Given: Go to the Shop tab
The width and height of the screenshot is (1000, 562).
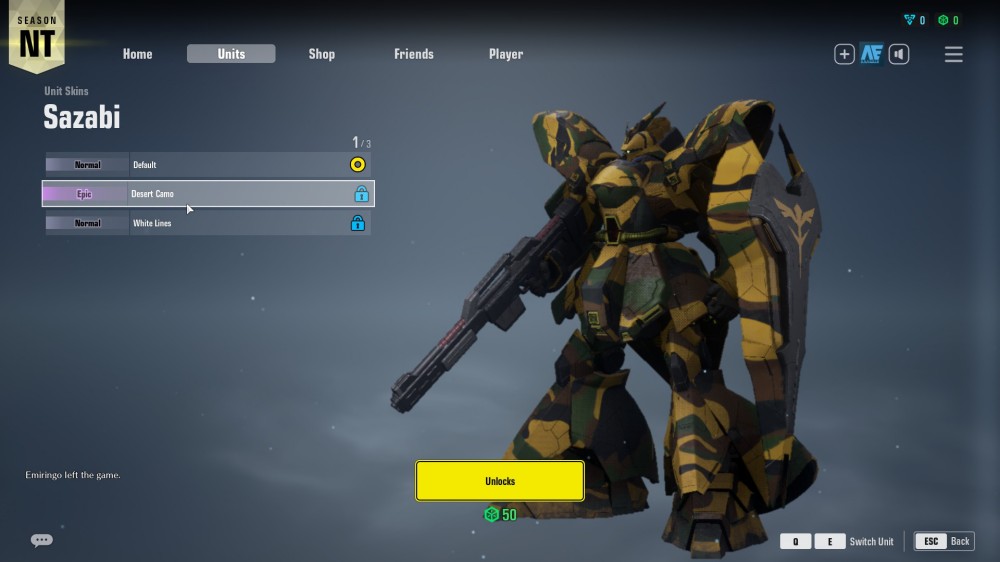Looking at the screenshot, I should tap(321, 54).
